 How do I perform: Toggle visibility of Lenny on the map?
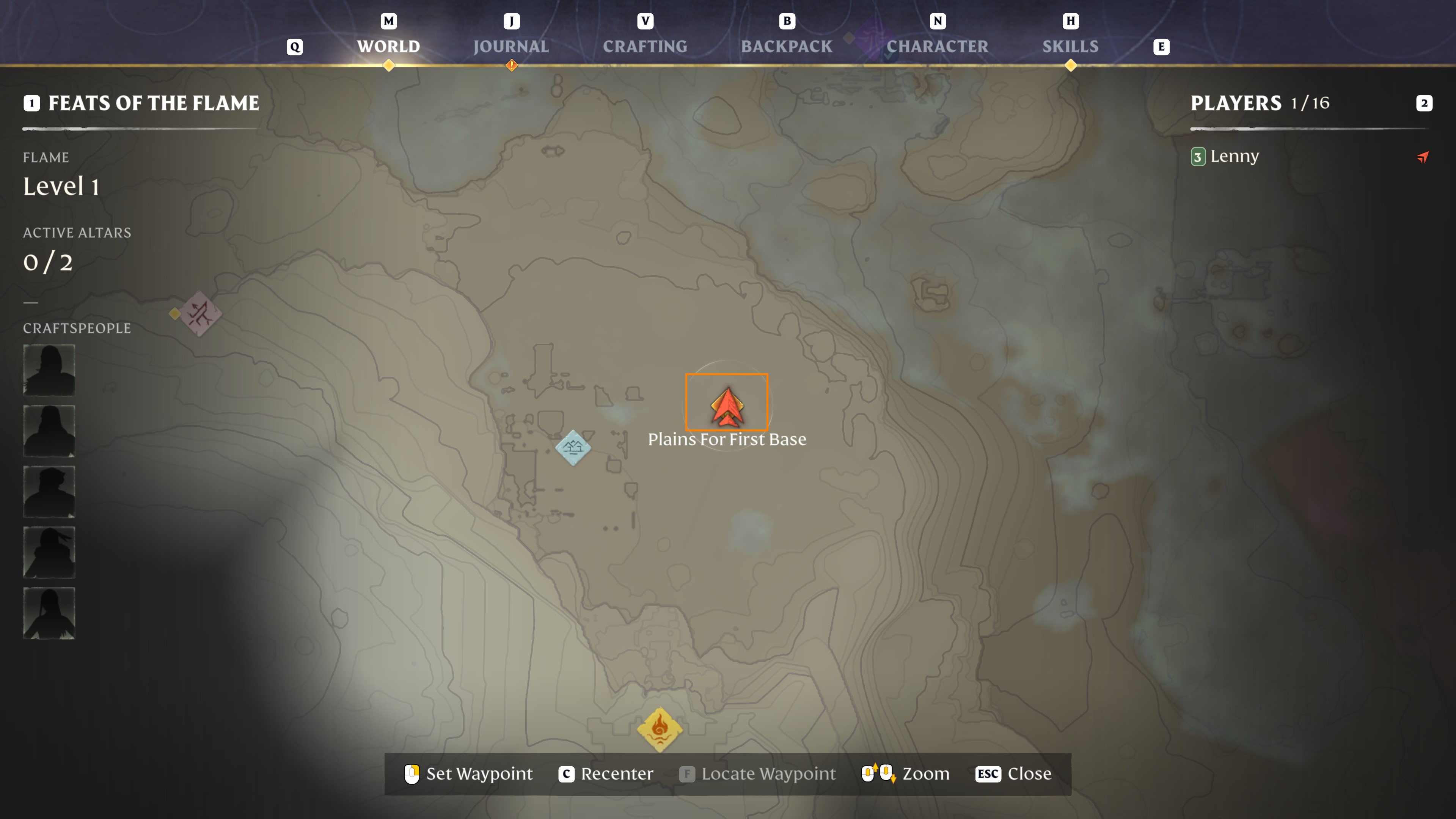point(1198,157)
